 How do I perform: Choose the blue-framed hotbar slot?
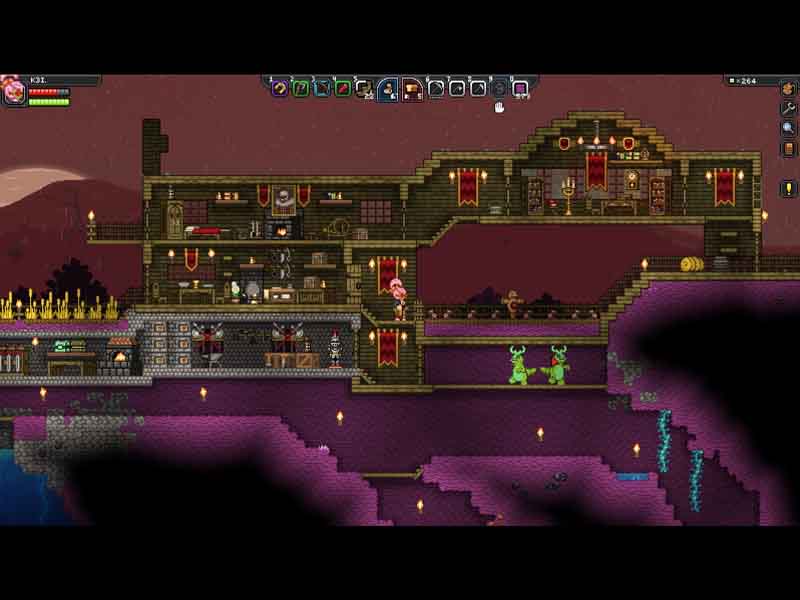322,88
